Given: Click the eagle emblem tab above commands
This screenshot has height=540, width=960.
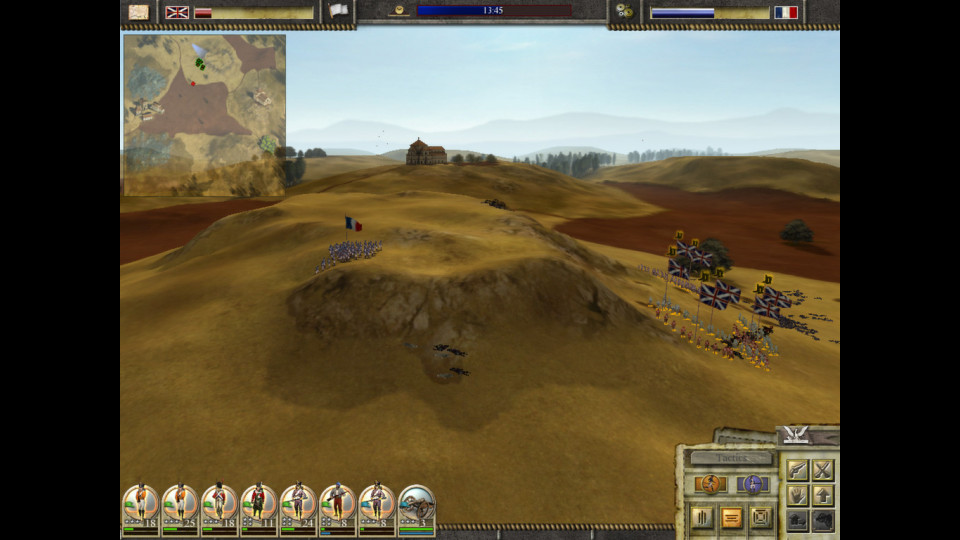Looking at the screenshot, I should tap(797, 434).
